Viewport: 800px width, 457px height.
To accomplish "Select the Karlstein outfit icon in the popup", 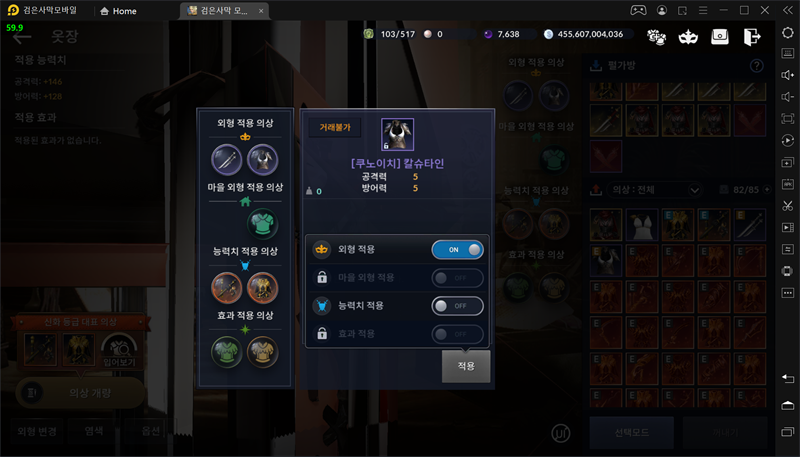I will click(397, 136).
